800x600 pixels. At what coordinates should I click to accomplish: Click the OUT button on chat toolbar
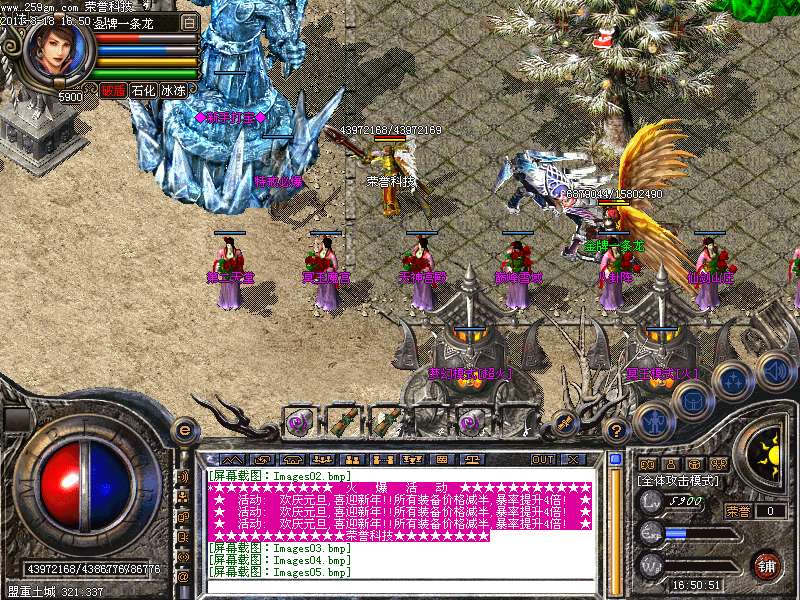coord(542,459)
